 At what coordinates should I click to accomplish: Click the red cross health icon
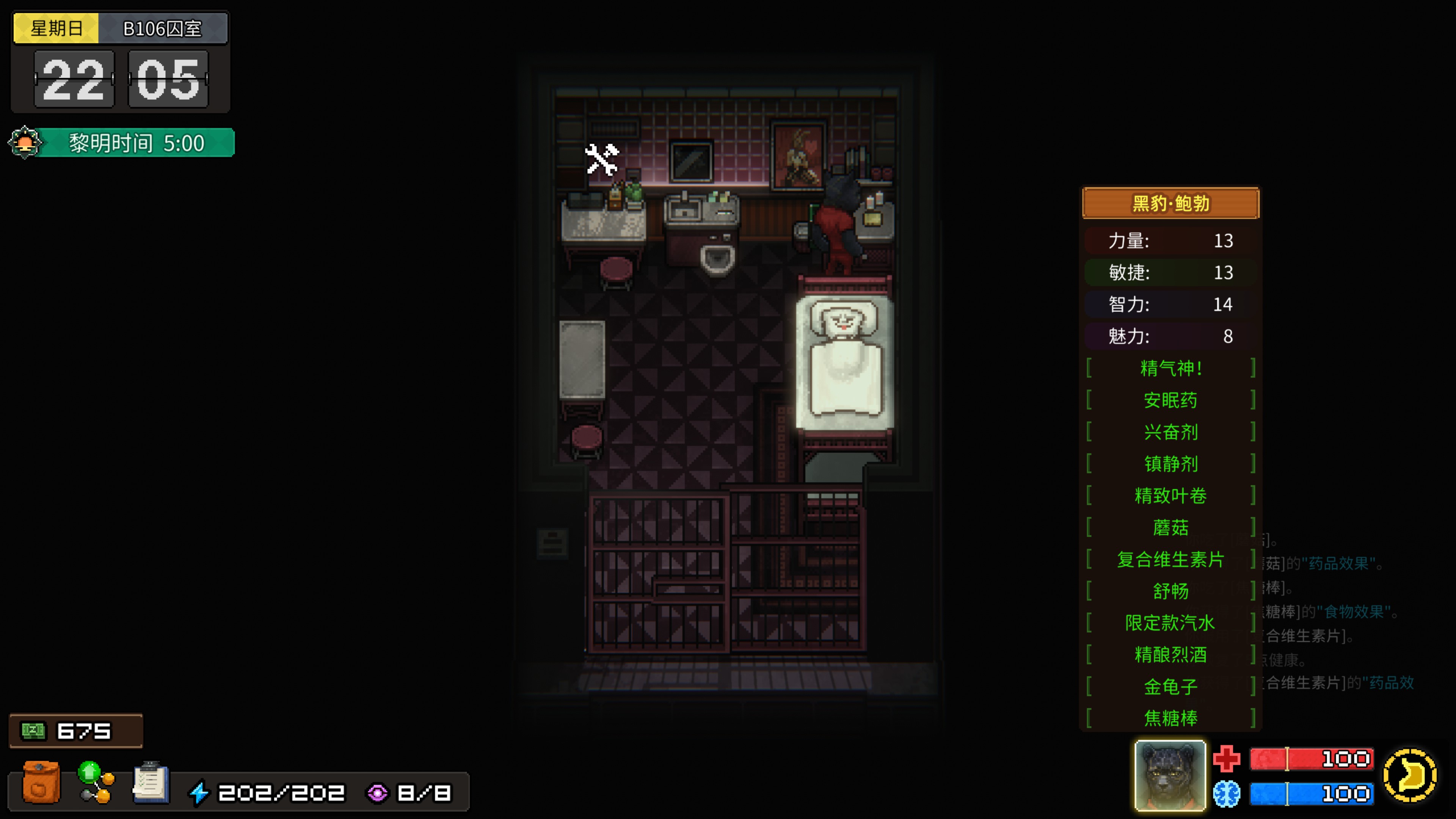tap(1227, 758)
